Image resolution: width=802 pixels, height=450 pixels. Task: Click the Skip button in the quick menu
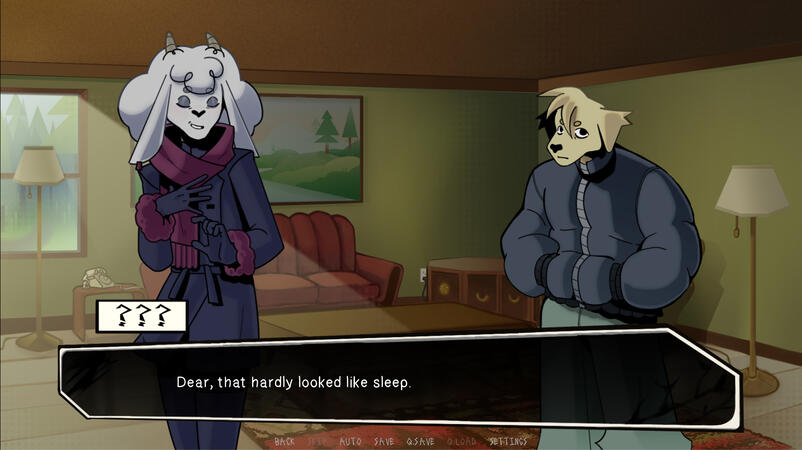(317, 441)
